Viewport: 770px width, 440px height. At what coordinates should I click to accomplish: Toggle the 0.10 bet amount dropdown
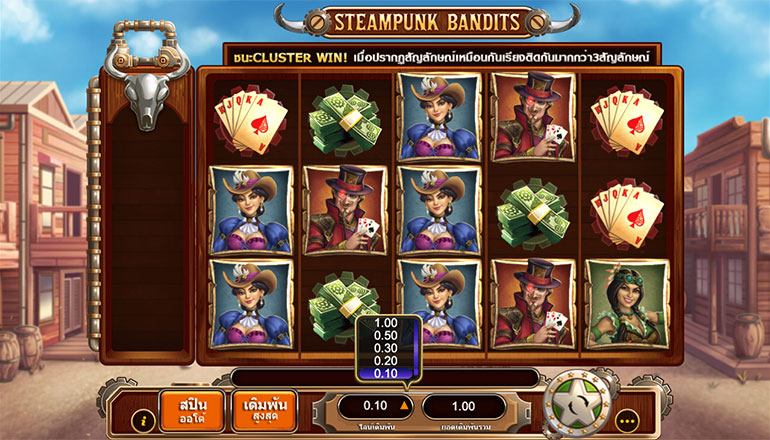[x=376, y=406]
